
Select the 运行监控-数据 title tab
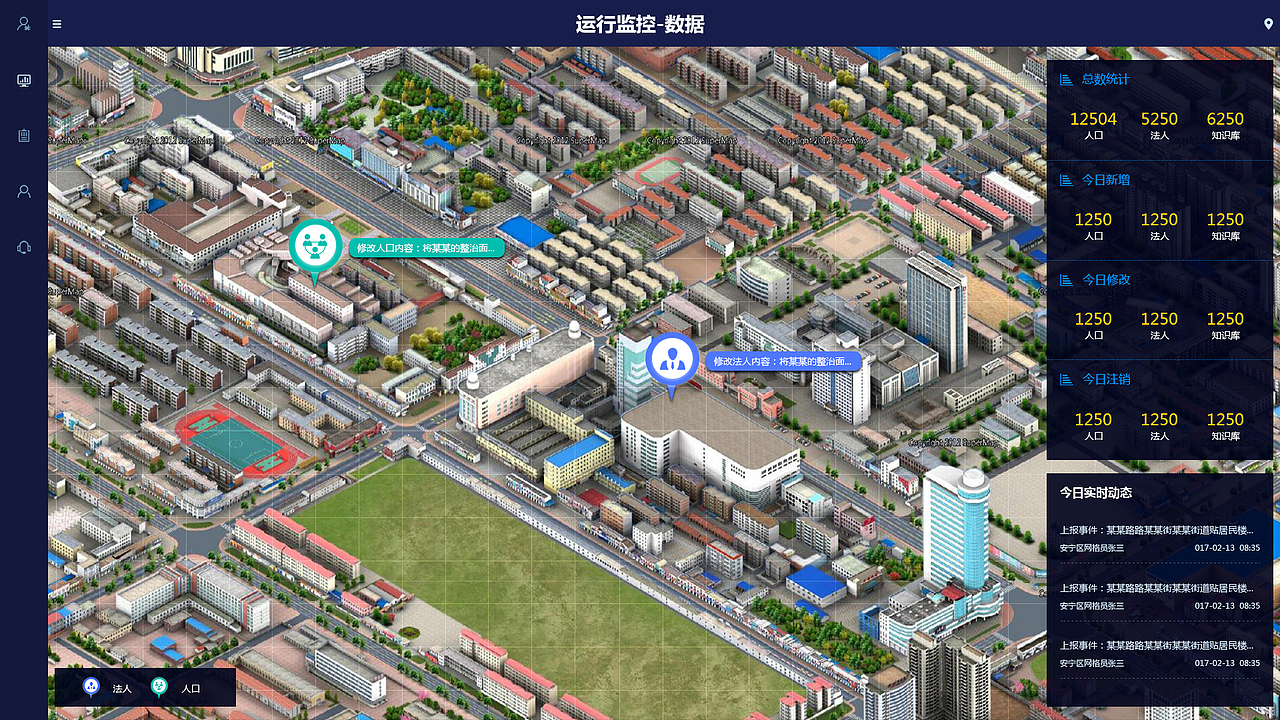pos(640,23)
